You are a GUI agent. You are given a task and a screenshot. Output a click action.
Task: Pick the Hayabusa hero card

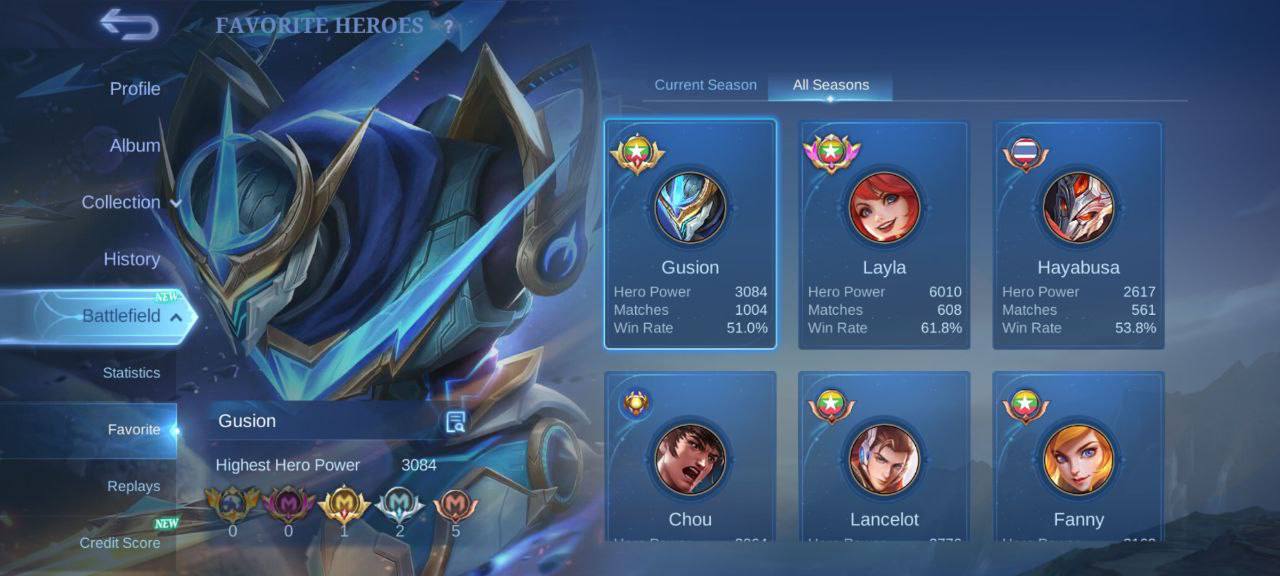(x=1078, y=234)
